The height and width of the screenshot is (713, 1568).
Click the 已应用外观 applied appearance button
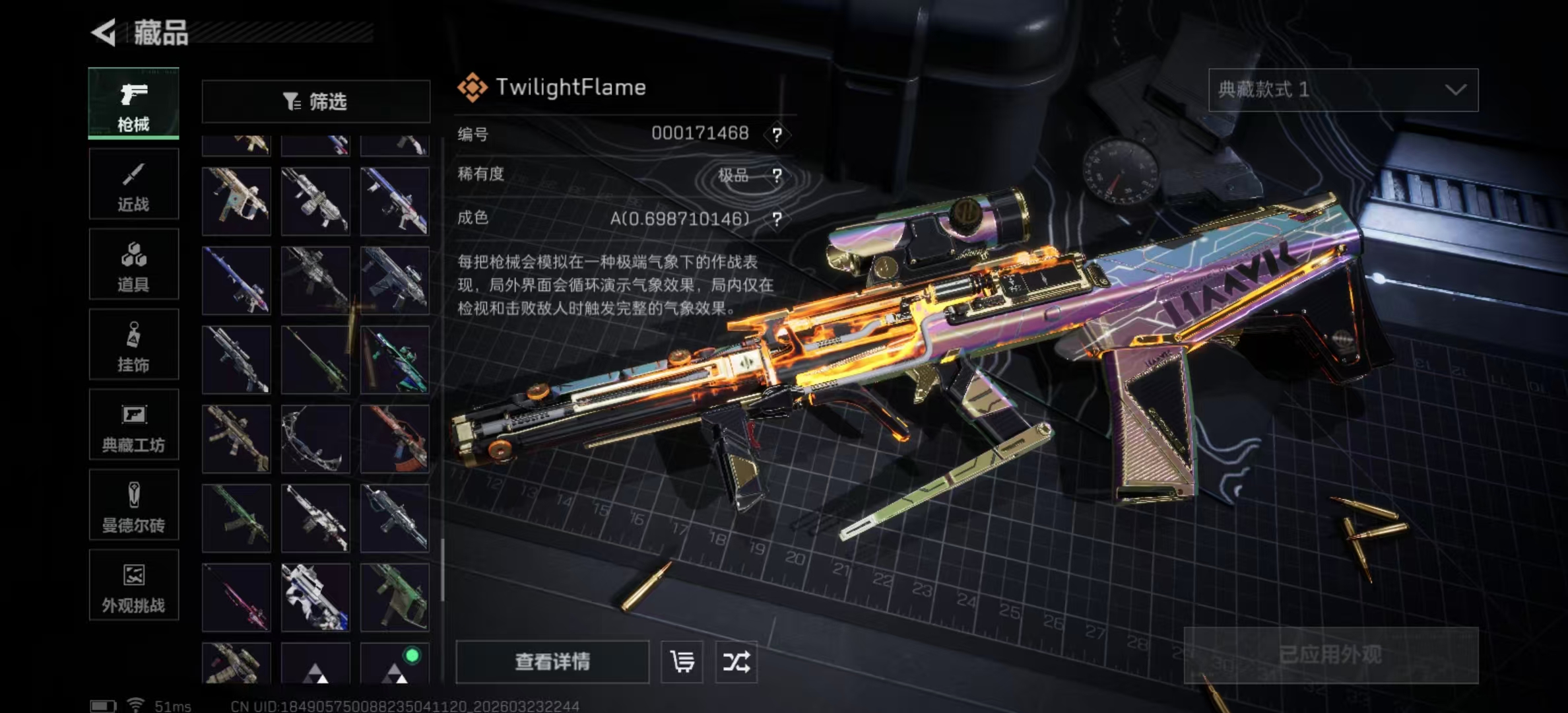pyautogui.click(x=1330, y=655)
